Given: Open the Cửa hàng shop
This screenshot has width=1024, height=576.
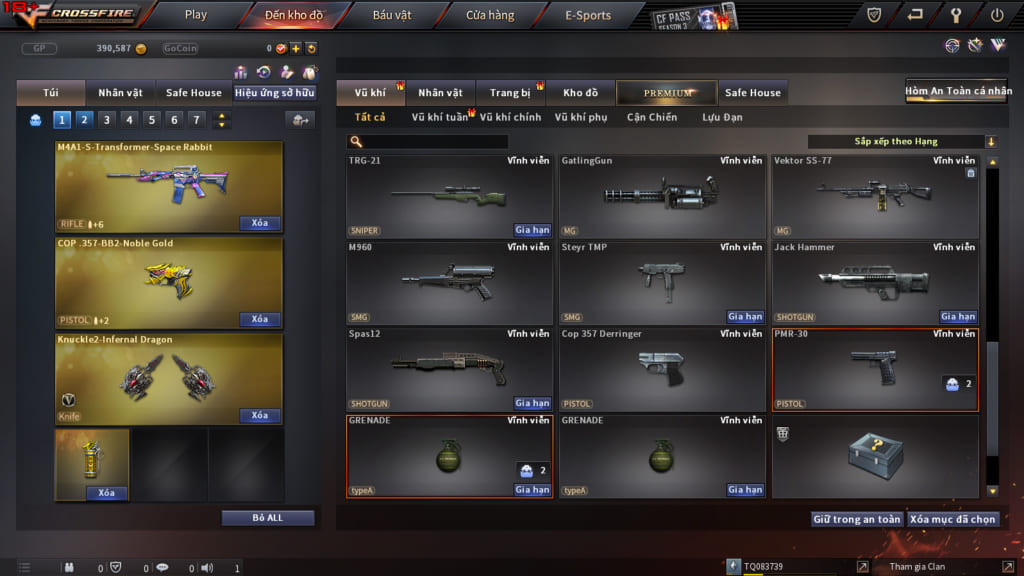Looking at the screenshot, I should point(490,15).
